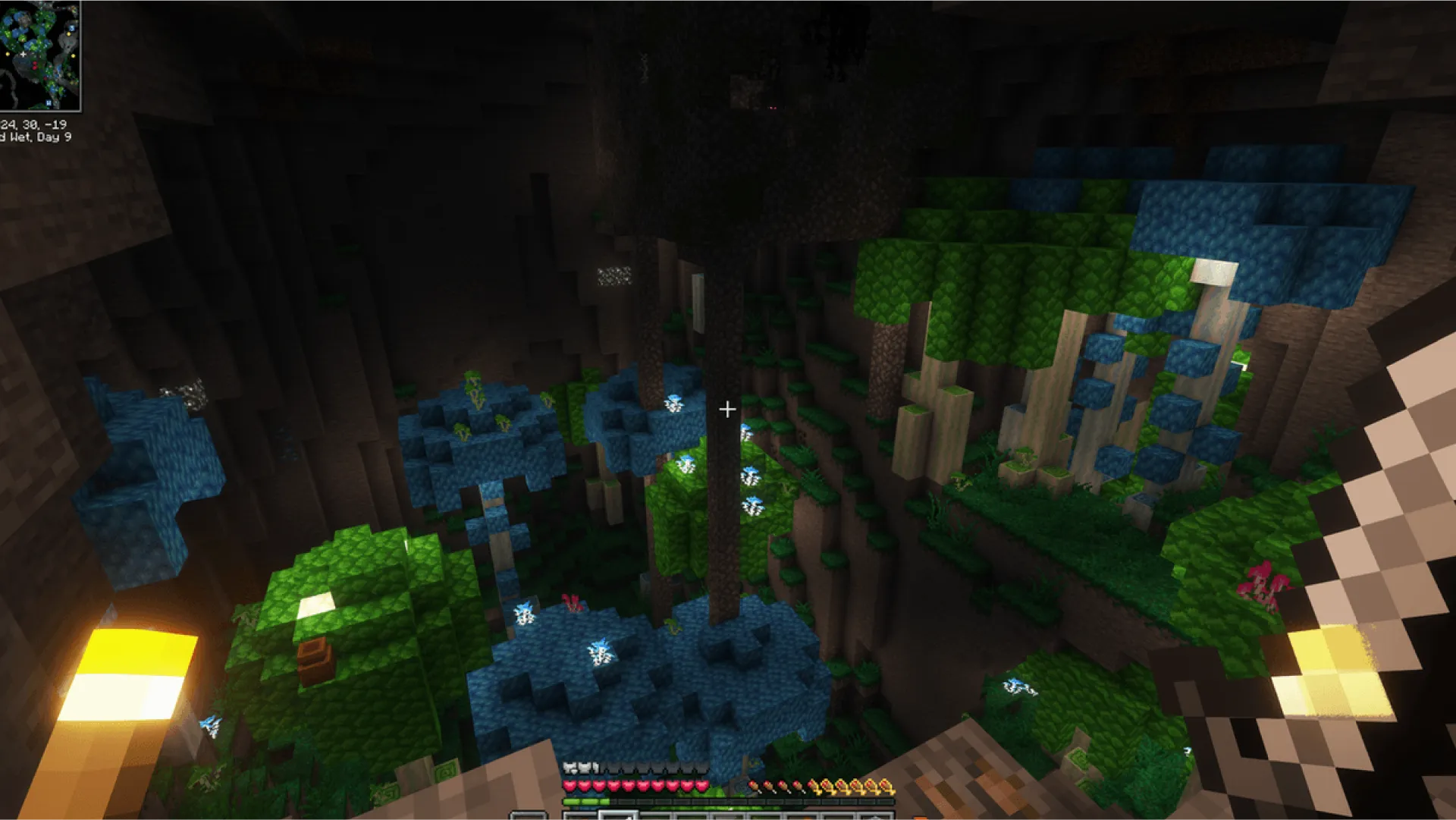Screen dimensions: 1456x820
Task: Click the first hotbar slot on the left
Action: (x=581, y=815)
